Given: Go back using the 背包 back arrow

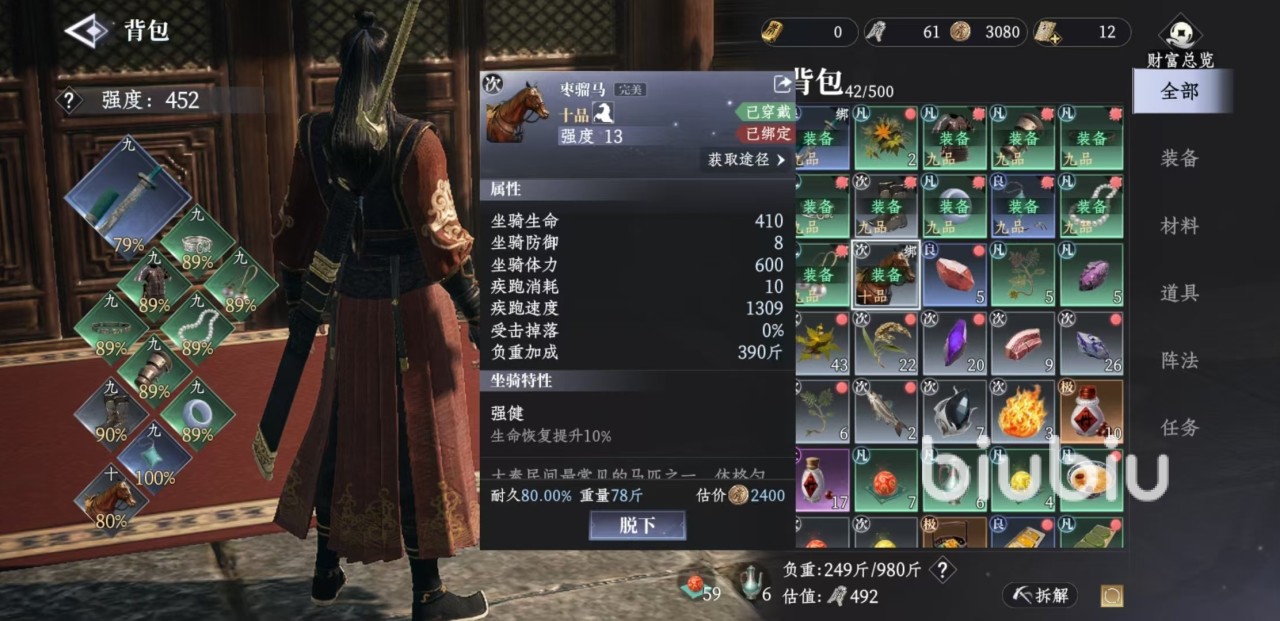Looking at the screenshot, I should (x=86, y=30).
